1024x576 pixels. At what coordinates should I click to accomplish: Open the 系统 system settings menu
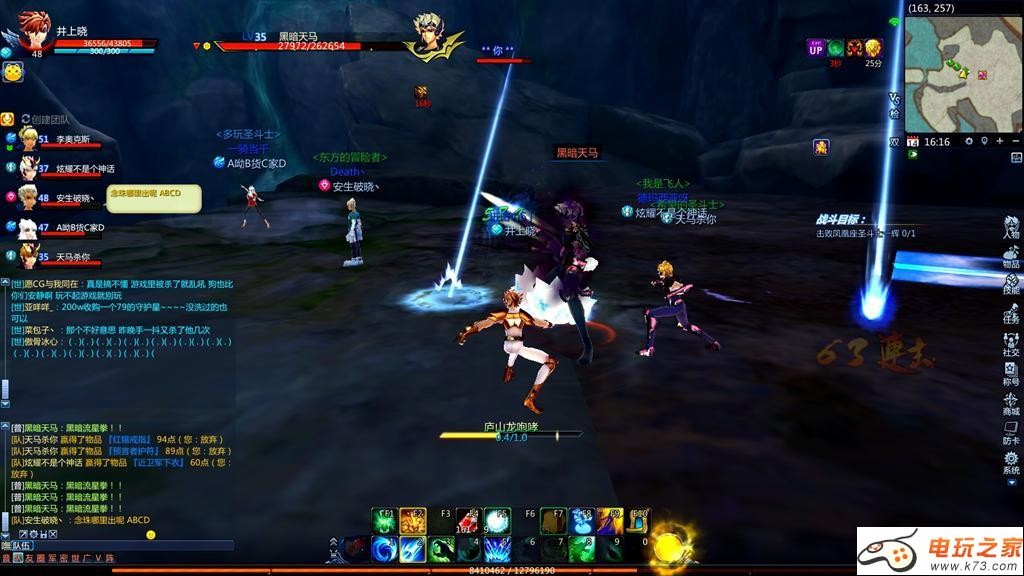point(1011,461)
